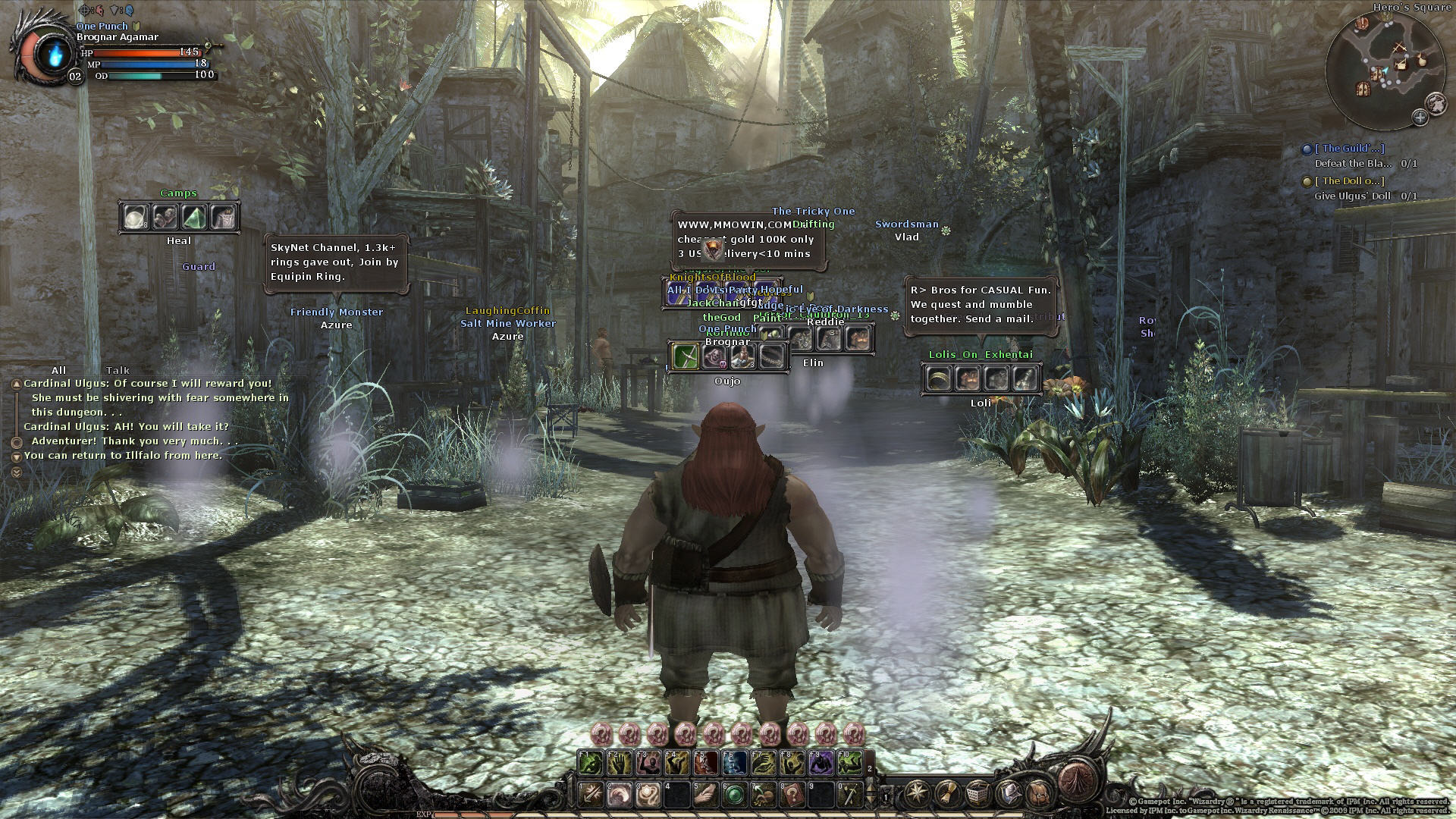Screen dimensions: 1456x819
Task: Switch chat to the Talk tab
Action: pyautogui.click(x=118, y=370)
